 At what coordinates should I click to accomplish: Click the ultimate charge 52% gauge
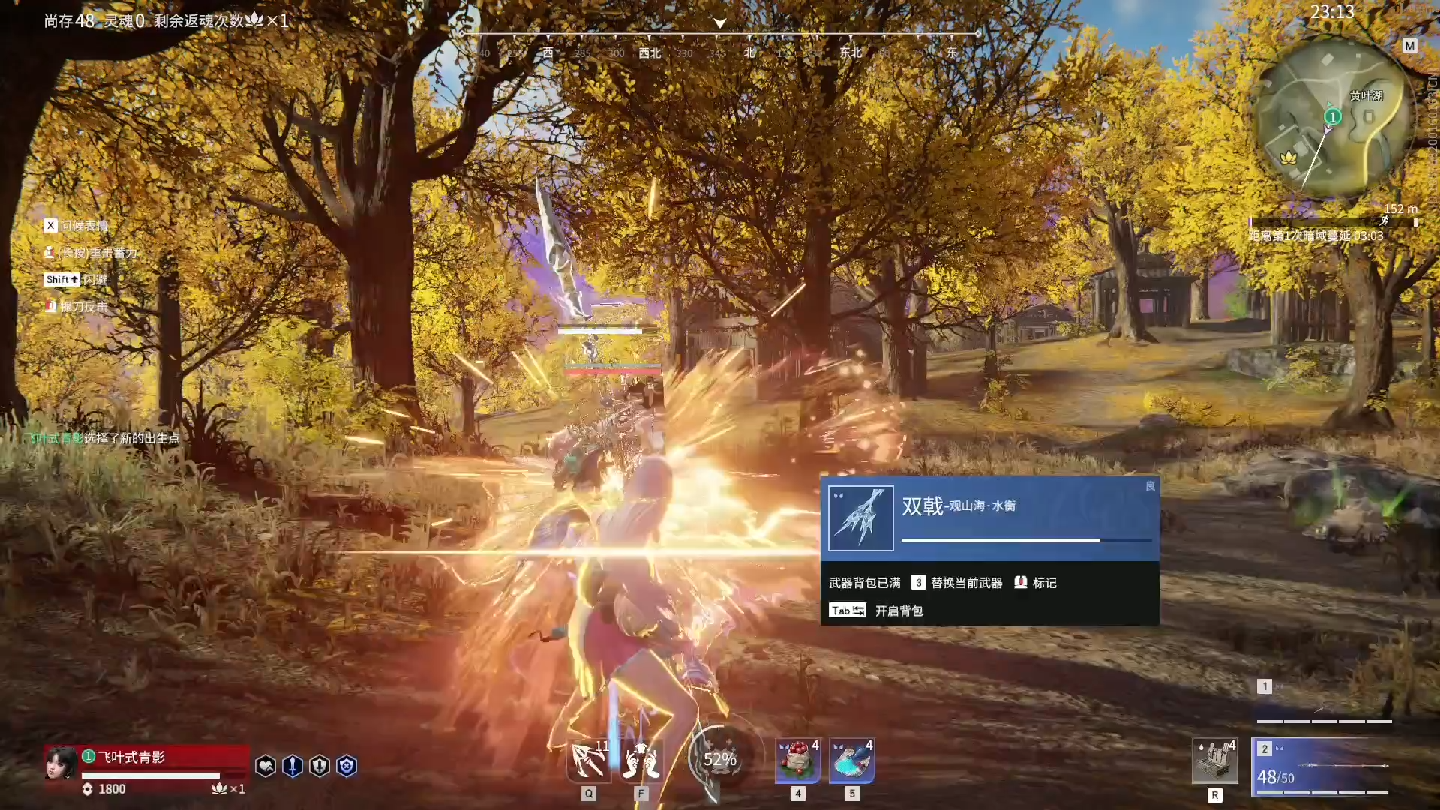click(x=719, y=760)
